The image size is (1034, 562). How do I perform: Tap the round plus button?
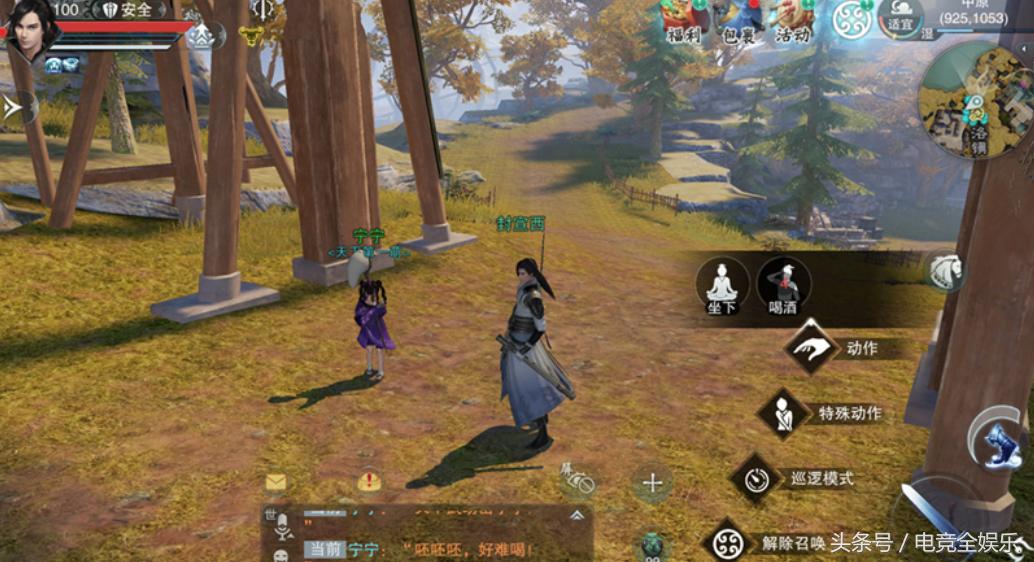click(x=652, y=484)
